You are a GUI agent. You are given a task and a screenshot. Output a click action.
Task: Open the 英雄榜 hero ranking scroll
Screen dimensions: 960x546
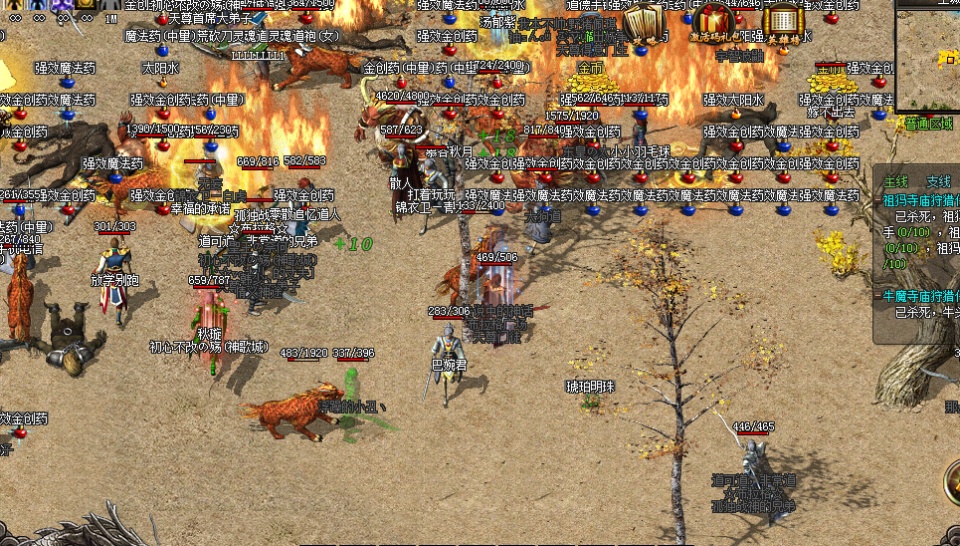(782, 22)
